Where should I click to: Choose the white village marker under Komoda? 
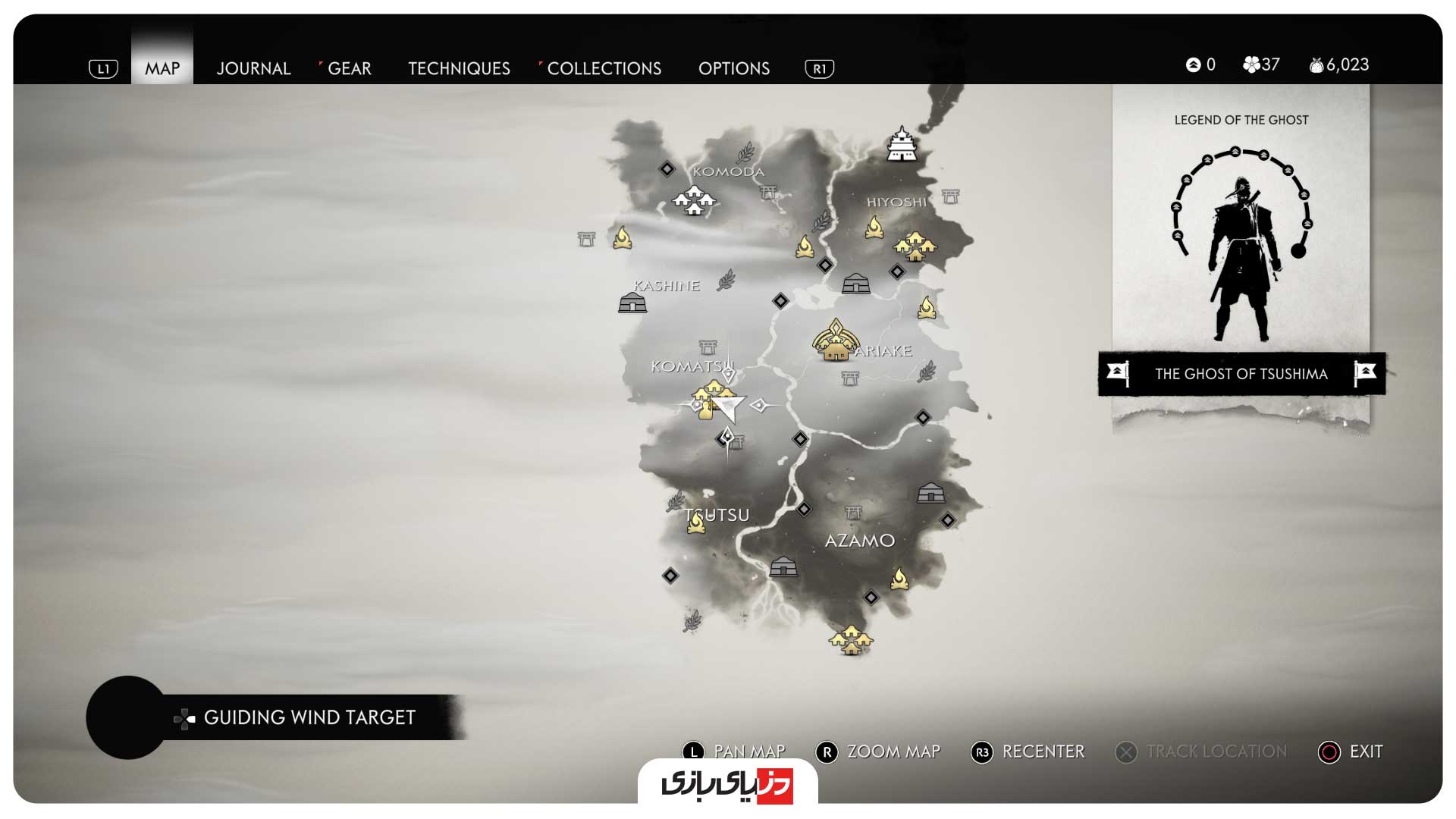tap(694, 200)
